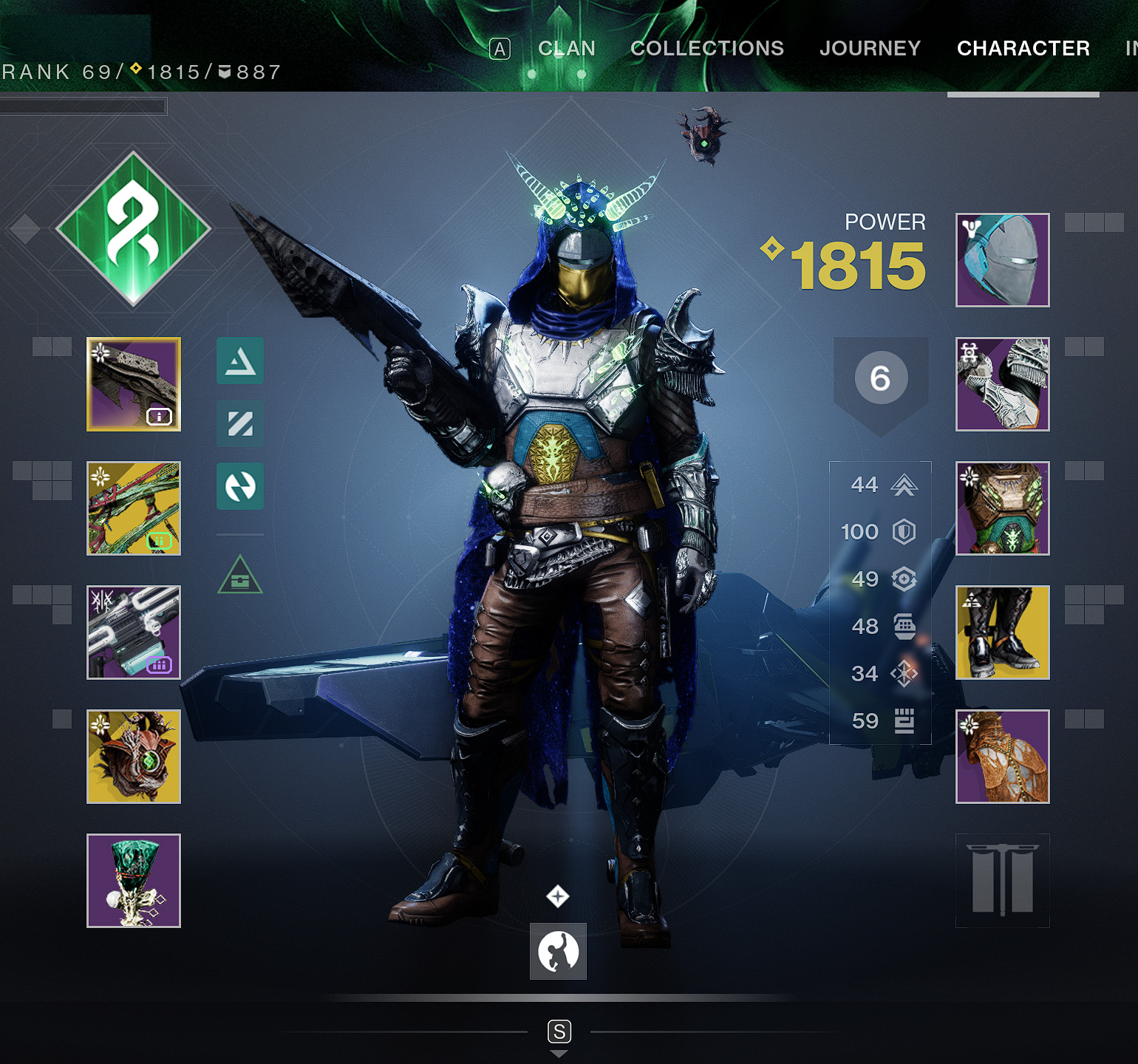Switch to the COLLECTIONS tab
Screen dimensions: 1138x1064
[x=707, y=48]
